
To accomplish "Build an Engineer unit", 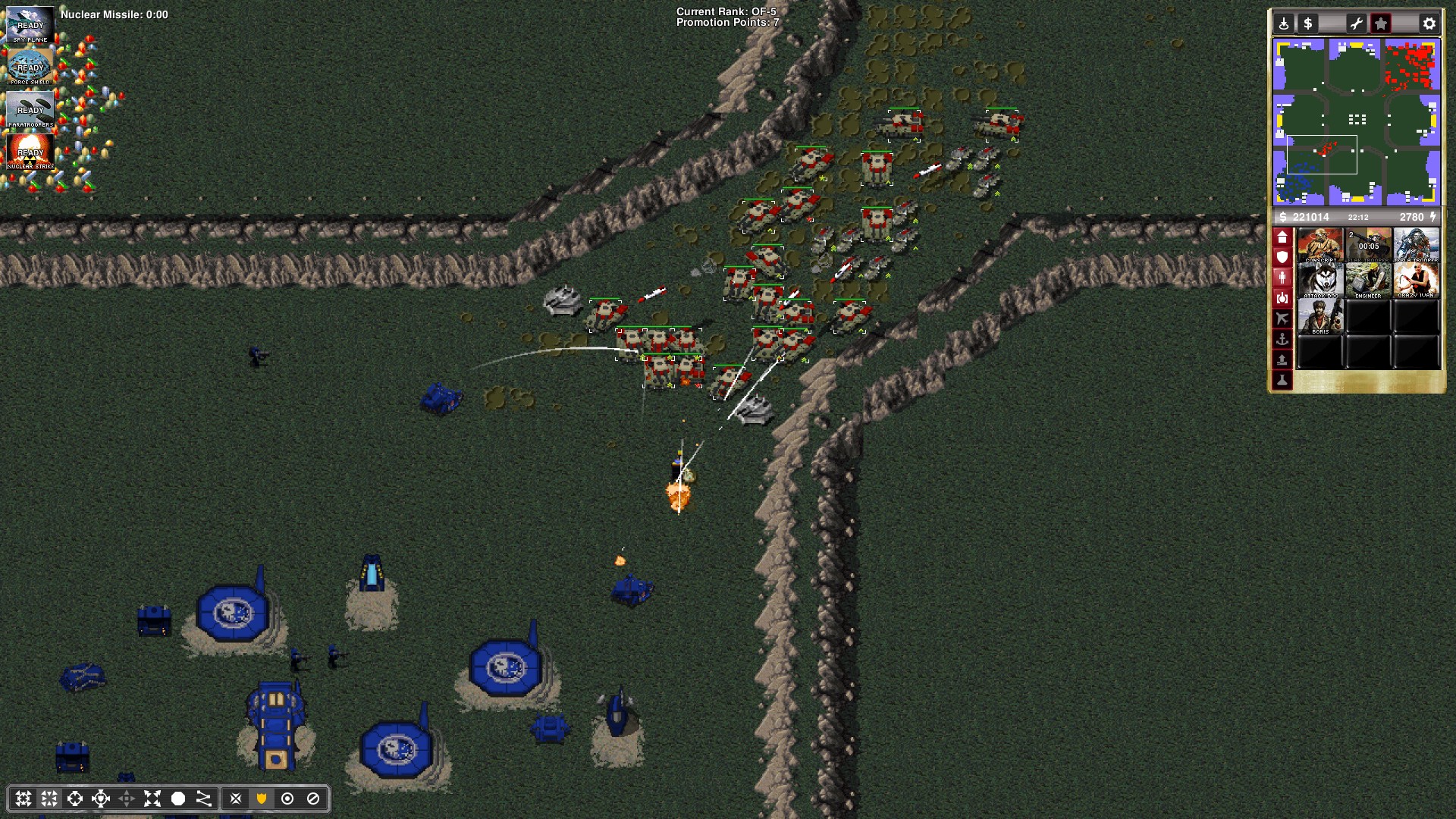I will (x=1368, y=281).
